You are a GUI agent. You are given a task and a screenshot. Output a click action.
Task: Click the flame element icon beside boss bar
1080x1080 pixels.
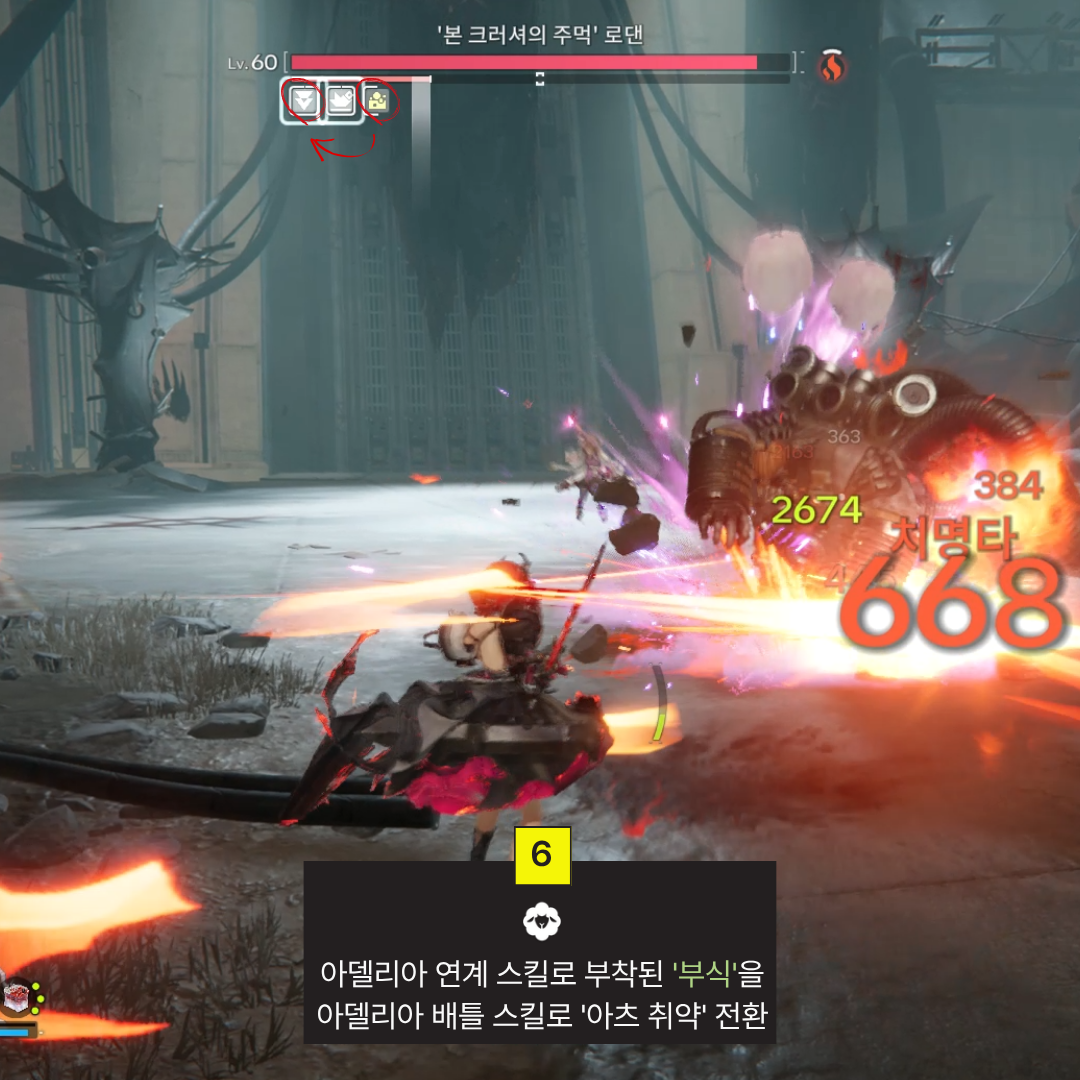pos(832,66)
